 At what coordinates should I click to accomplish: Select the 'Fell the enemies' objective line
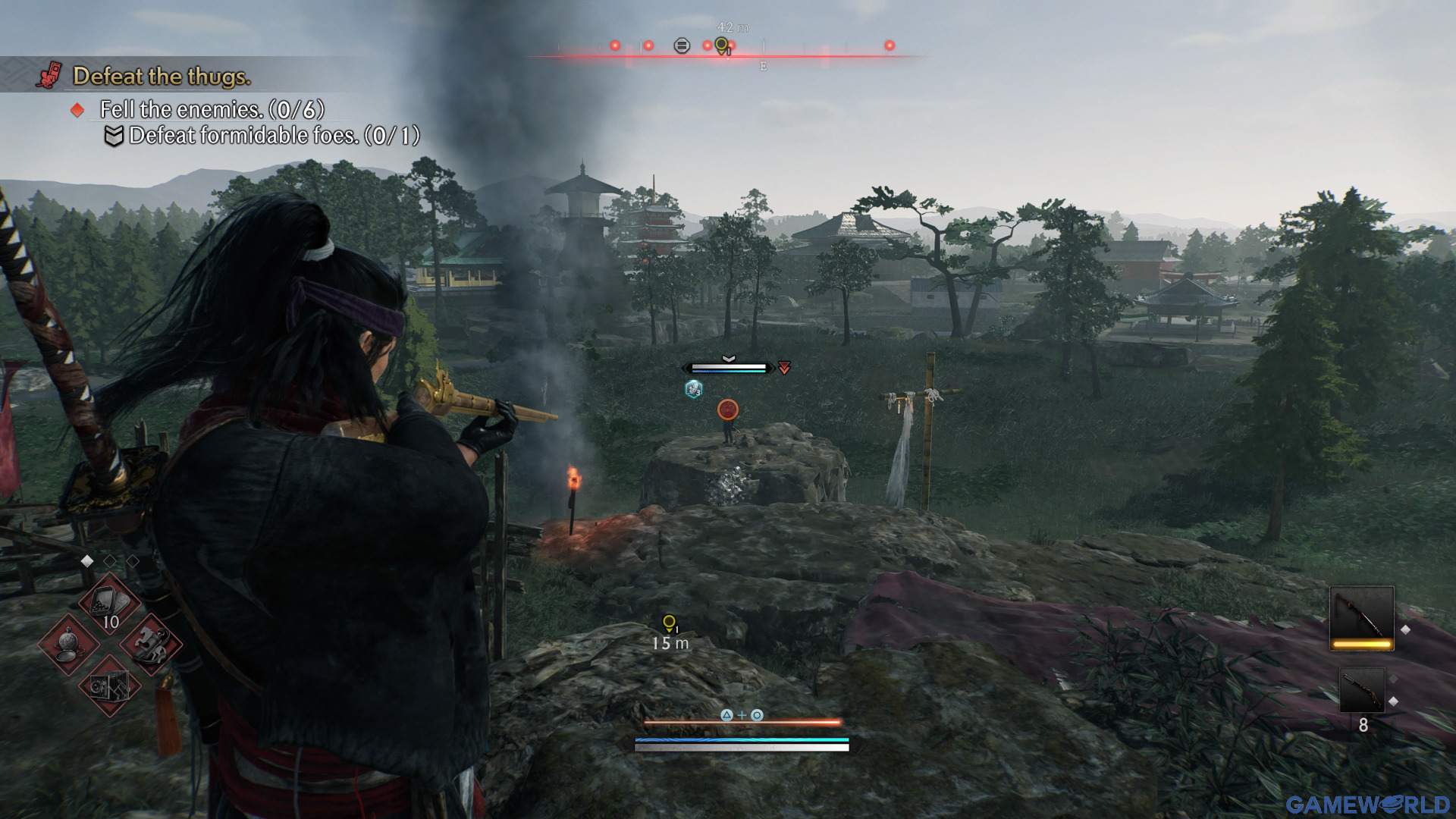click(212, 110)
